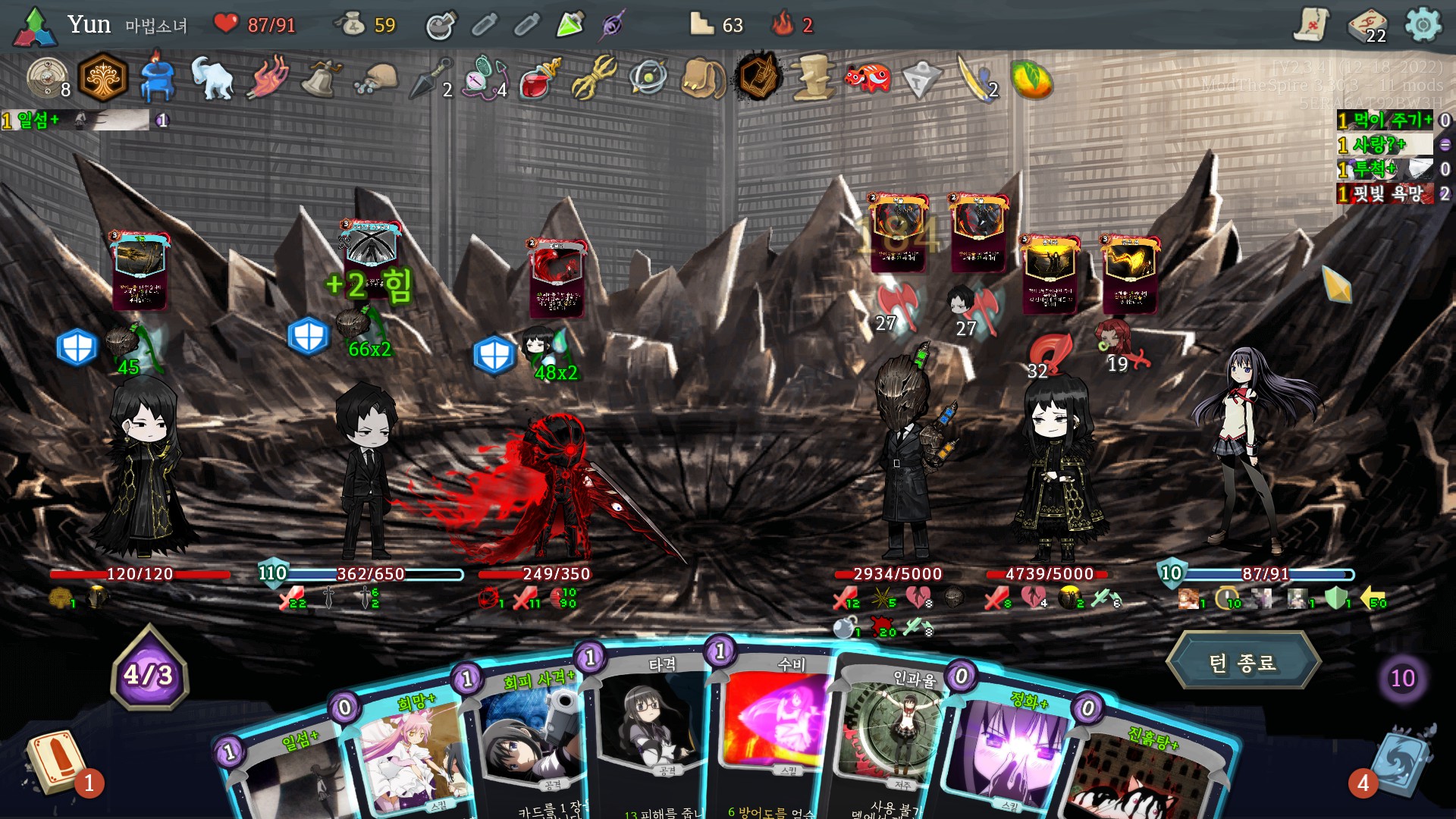End the turn with 턴 종료 button
The height and width of the screenshot is (819, 1456).
tap(1242, 663)
